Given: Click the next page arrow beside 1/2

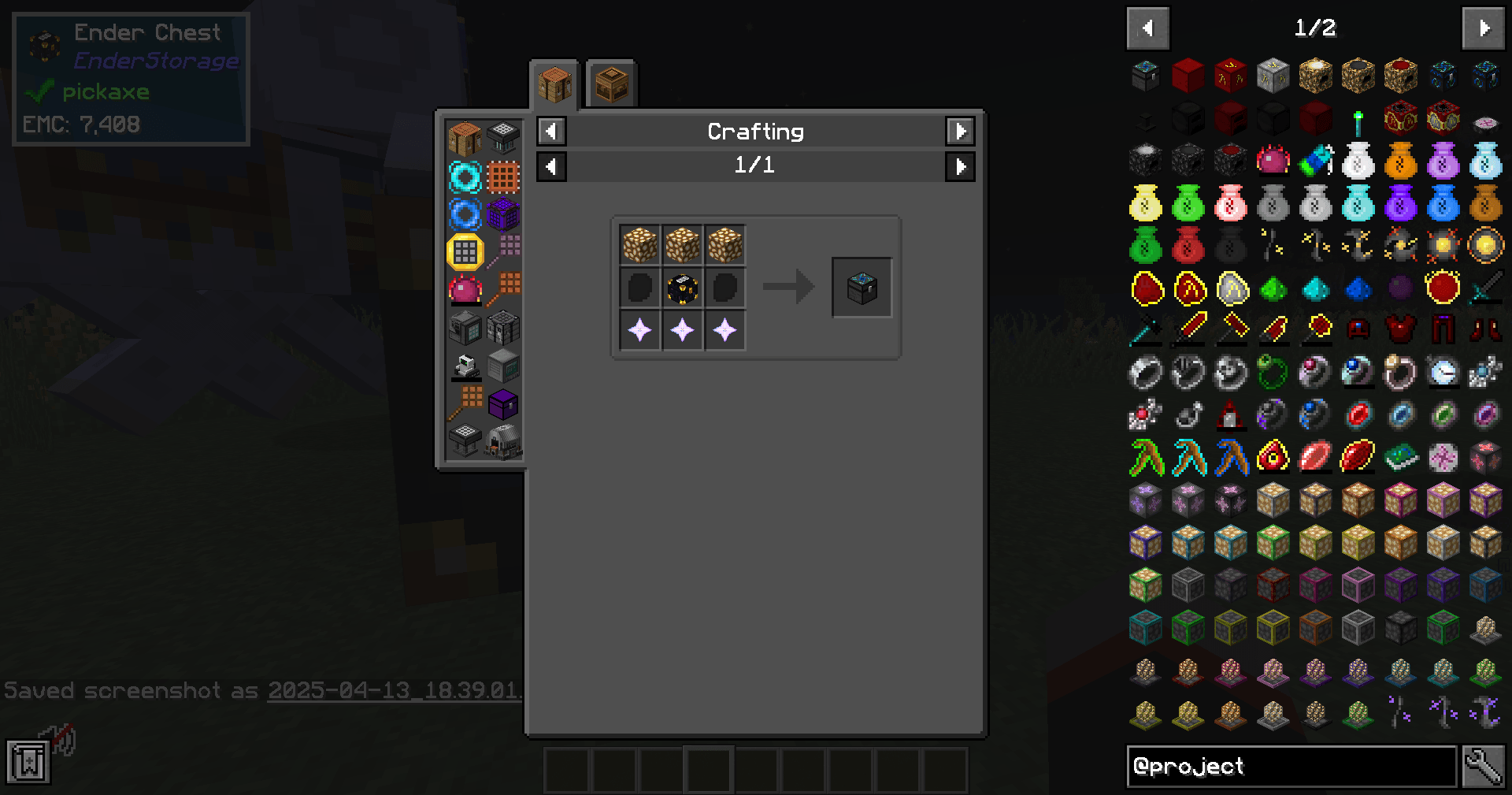Looking at the screenshot, I should (1483, 28).
